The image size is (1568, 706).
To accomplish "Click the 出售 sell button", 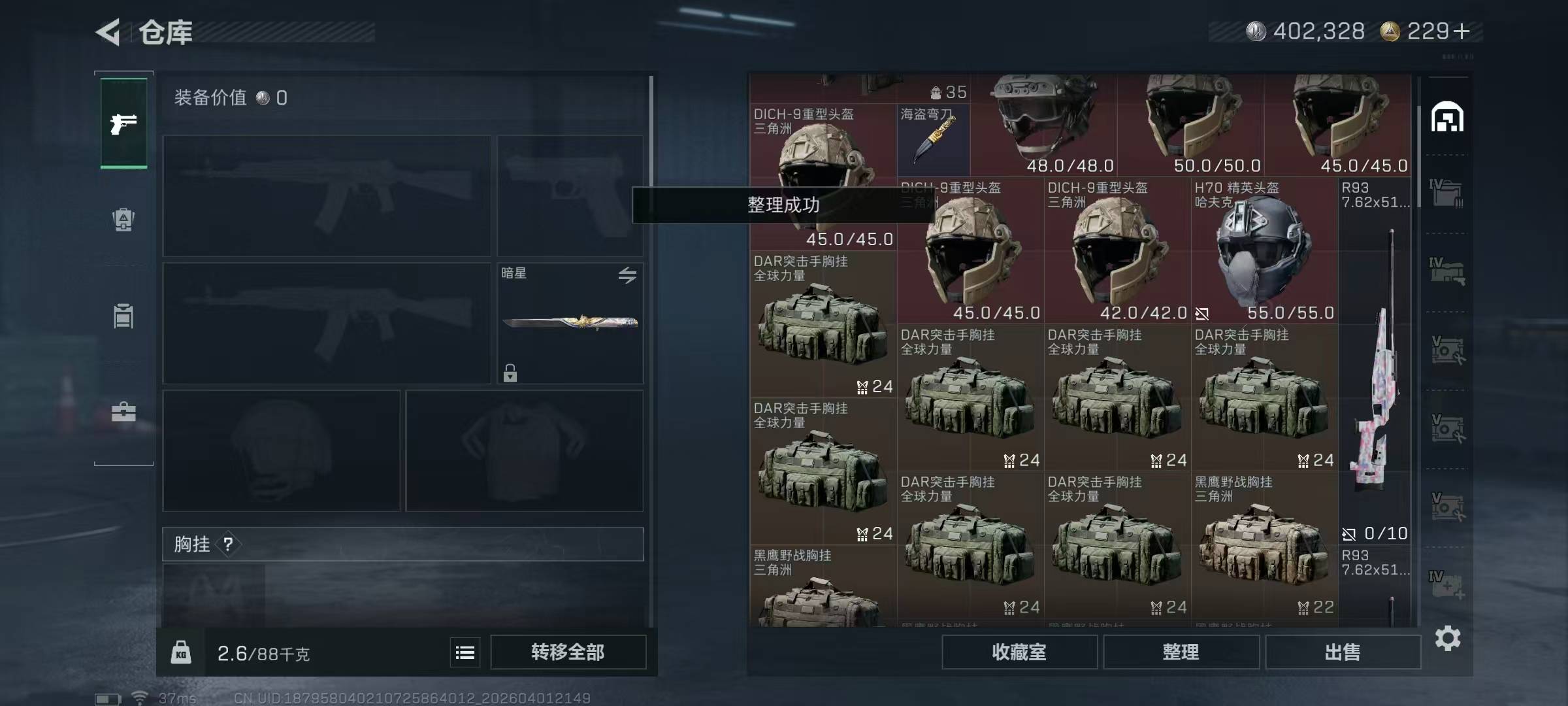I will 1343,652.
